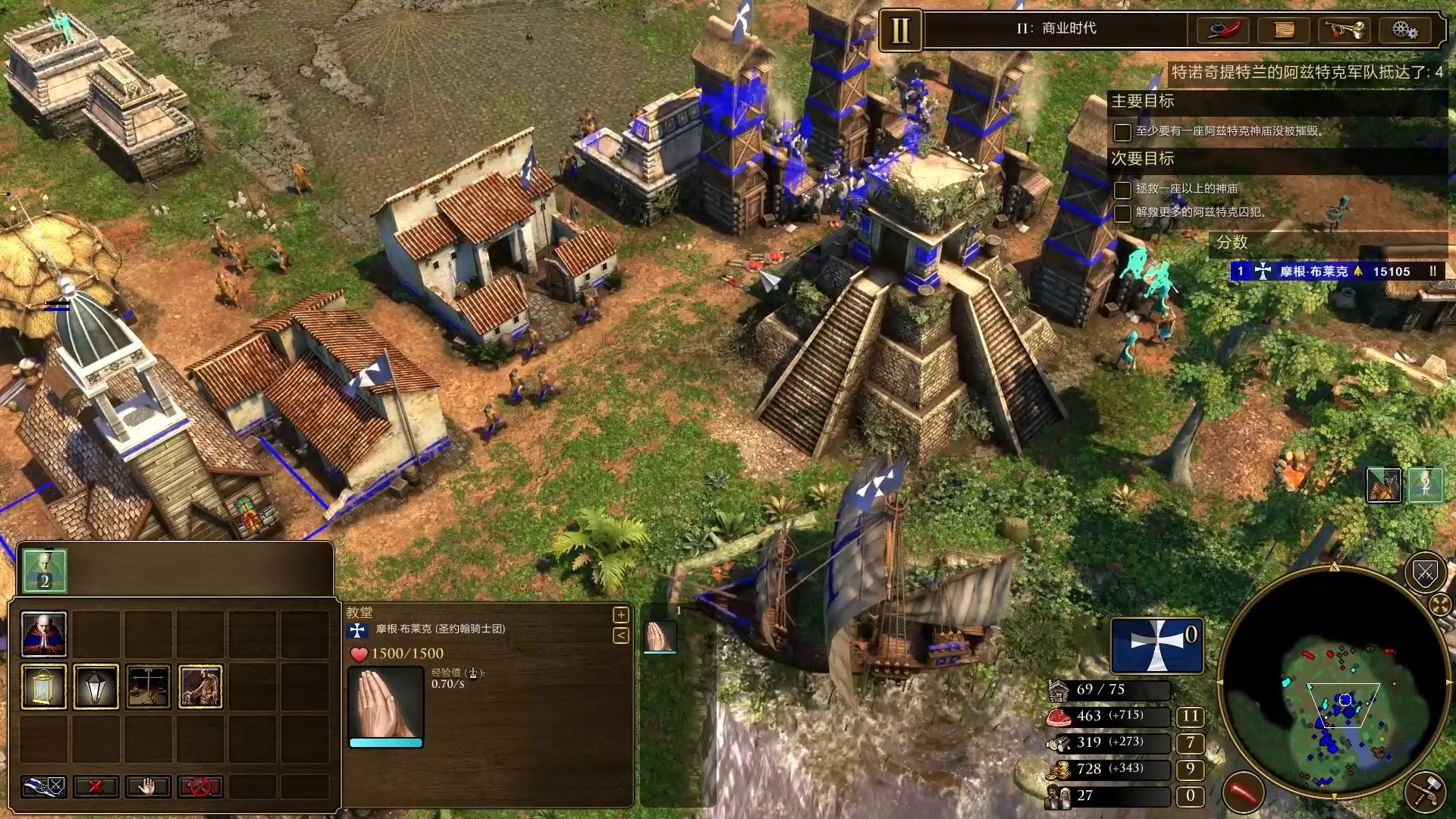The image size is (1456, 819).
Task: Click the hammer and musket button
Action: tap(1425, 791)
